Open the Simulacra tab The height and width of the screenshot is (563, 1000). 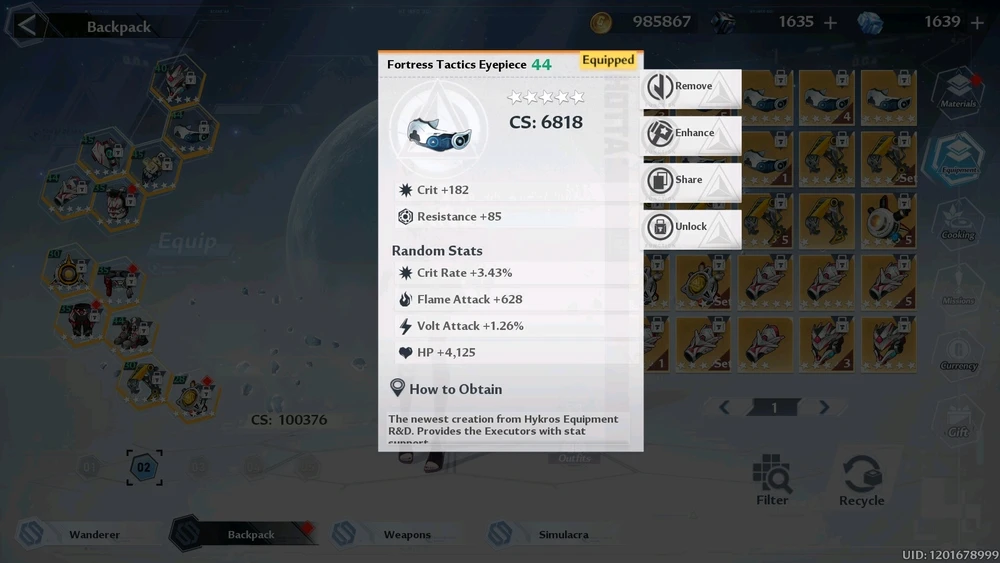563,535
